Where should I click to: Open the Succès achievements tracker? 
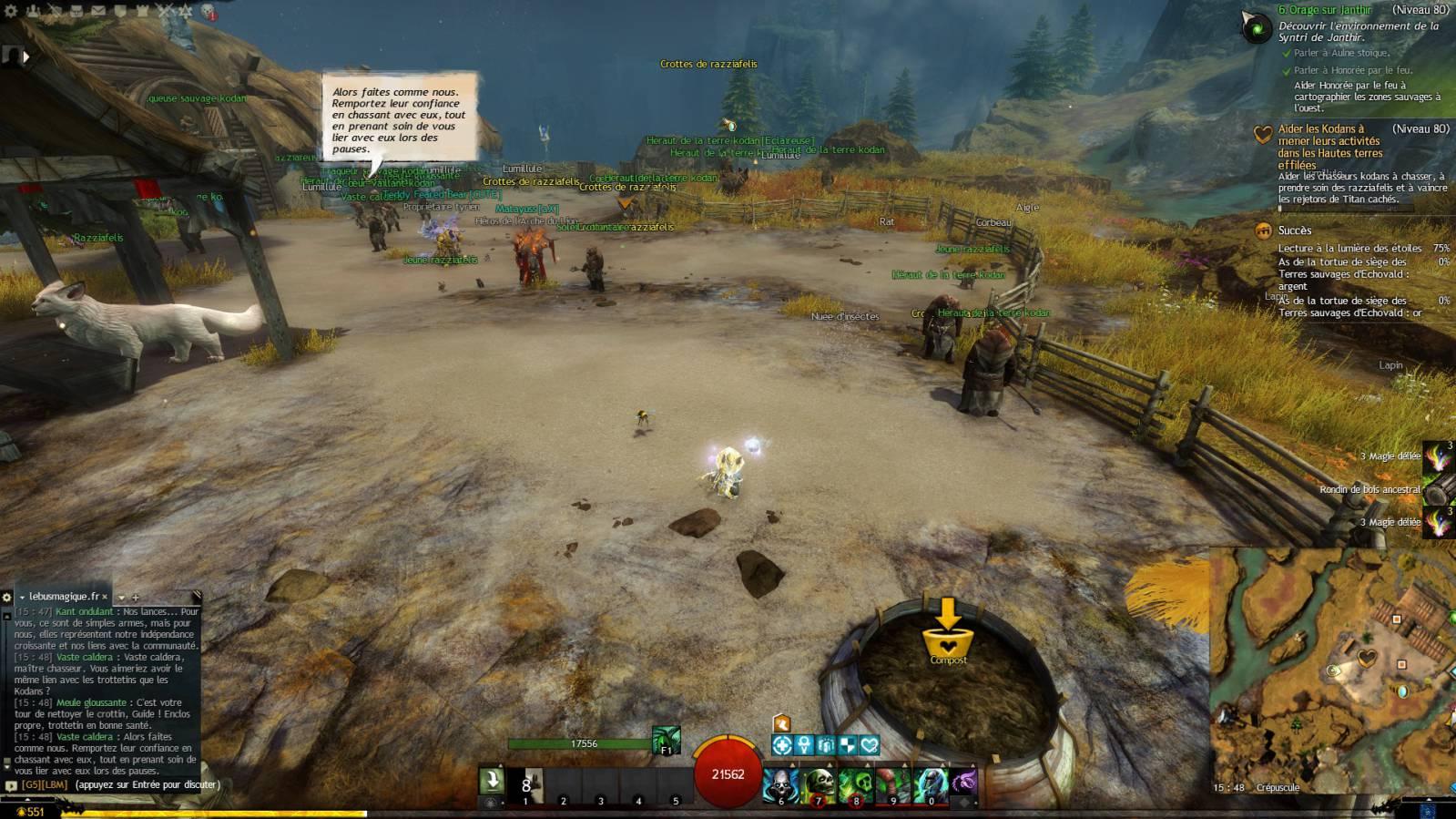click(1294, 230)
